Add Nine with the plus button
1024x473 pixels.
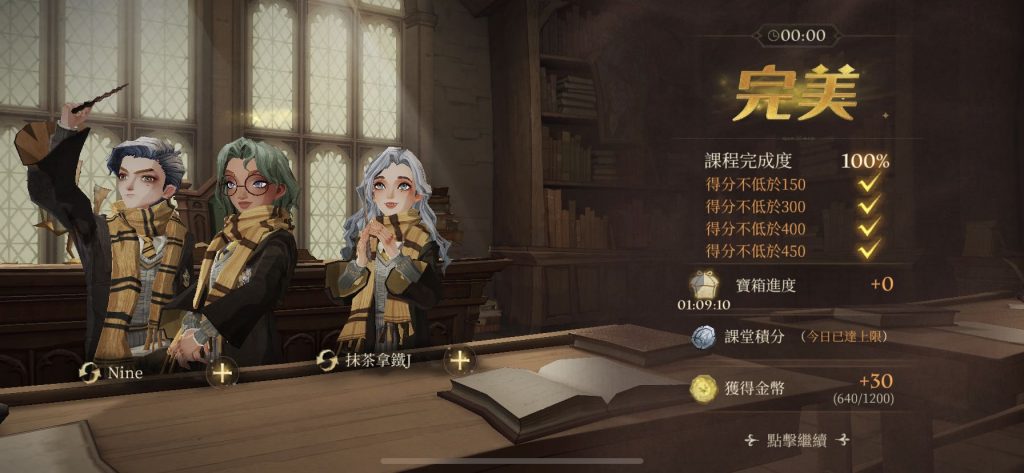[x=222, y=373]
